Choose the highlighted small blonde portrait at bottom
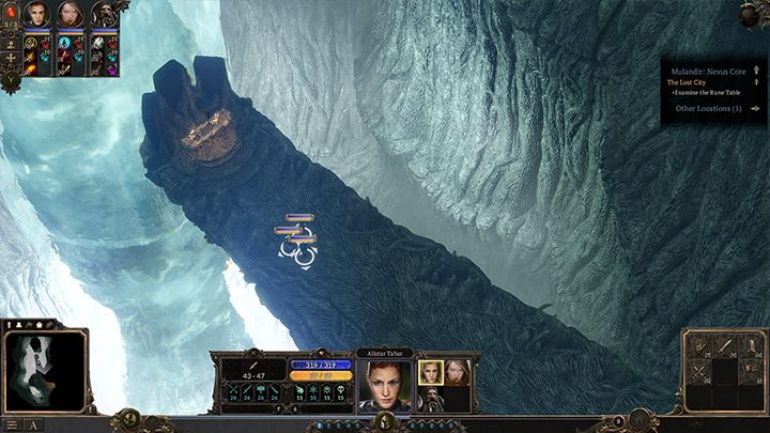The image size is (770, 433). click(431, 372)
